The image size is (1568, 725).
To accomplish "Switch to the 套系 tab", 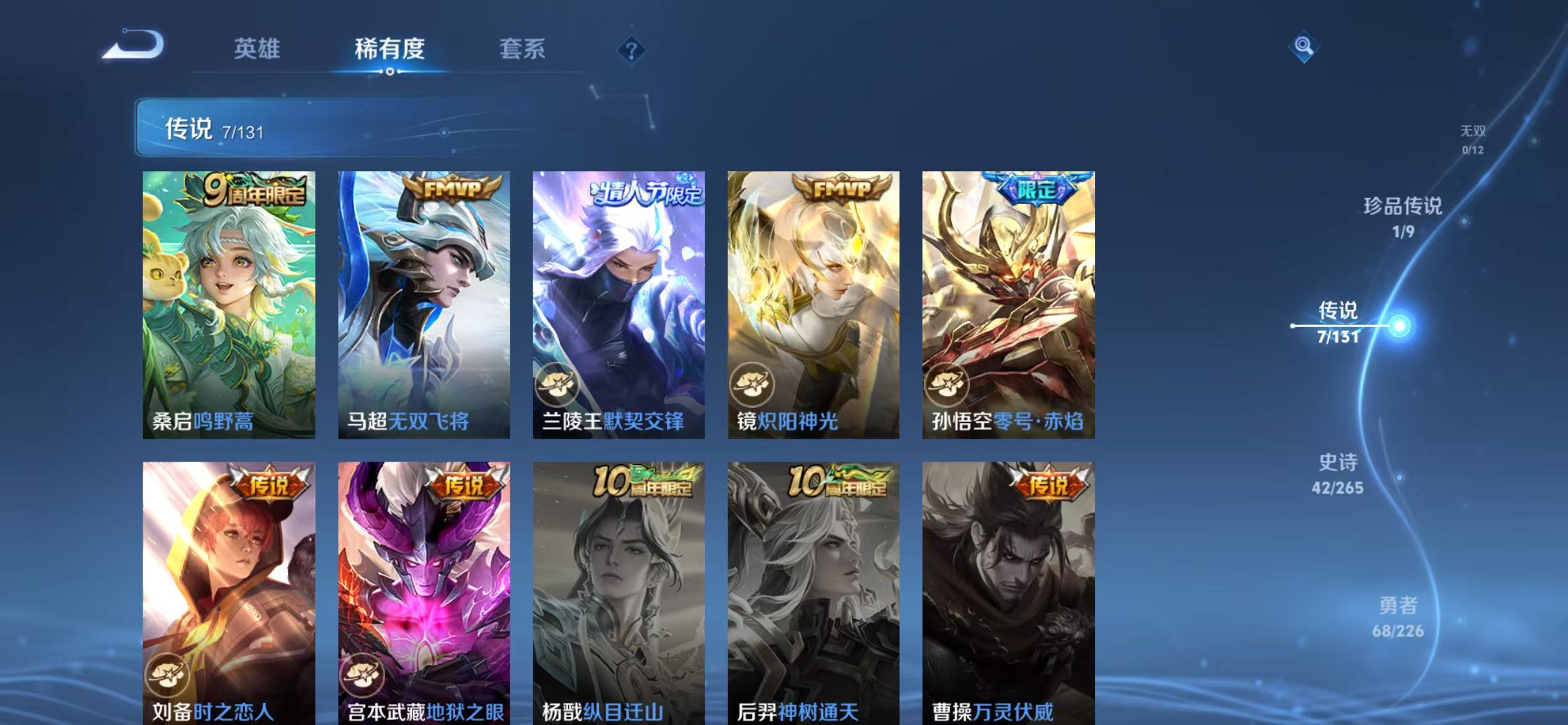I will point(522,50).
